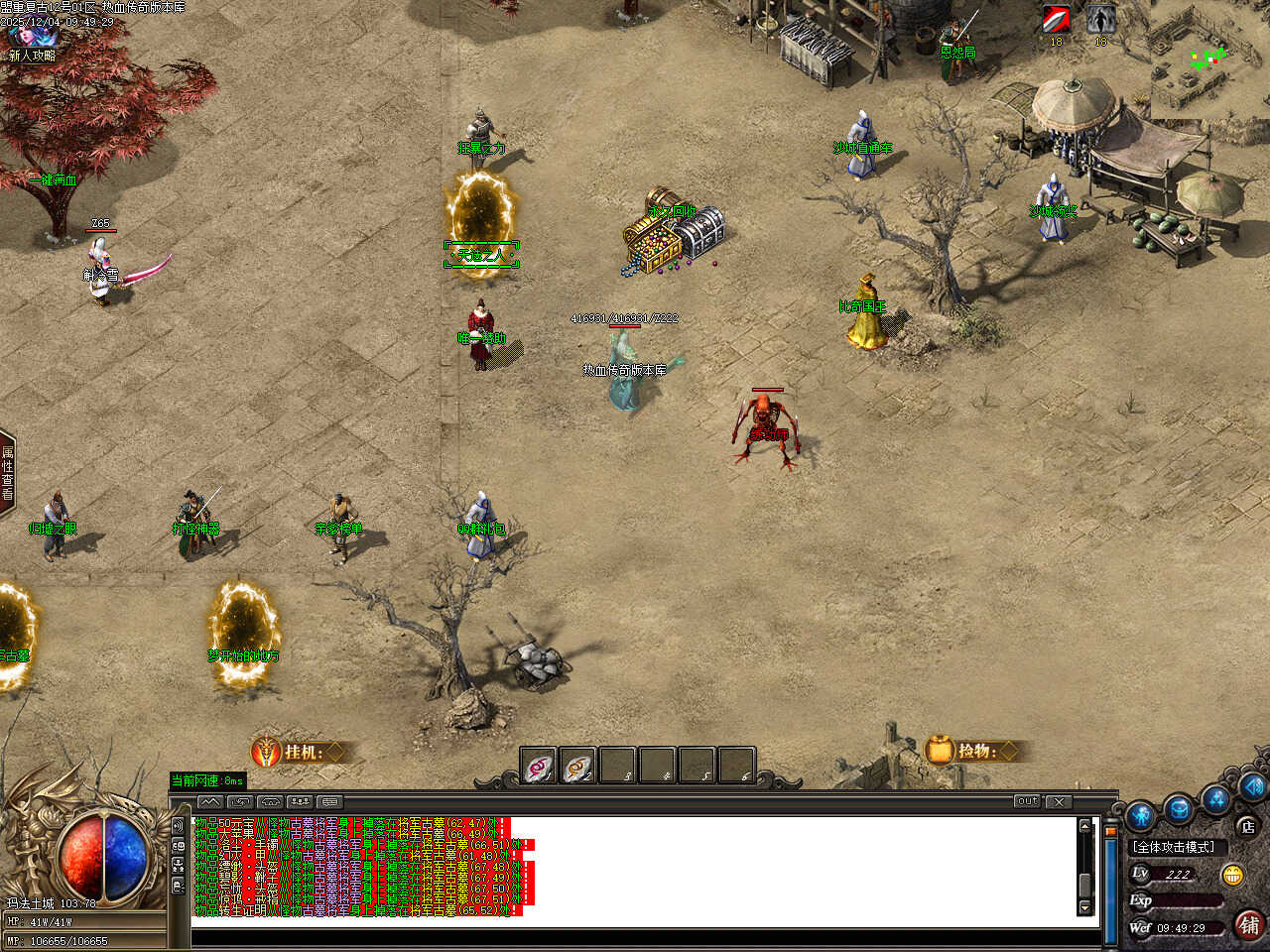Open the blue character figure menu
Viewport: 1270px width, 952px height.
1141,814
